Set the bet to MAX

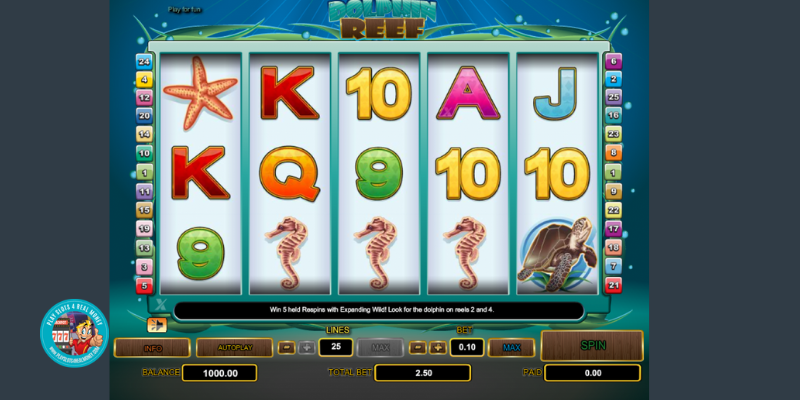(x=511, y=348)
